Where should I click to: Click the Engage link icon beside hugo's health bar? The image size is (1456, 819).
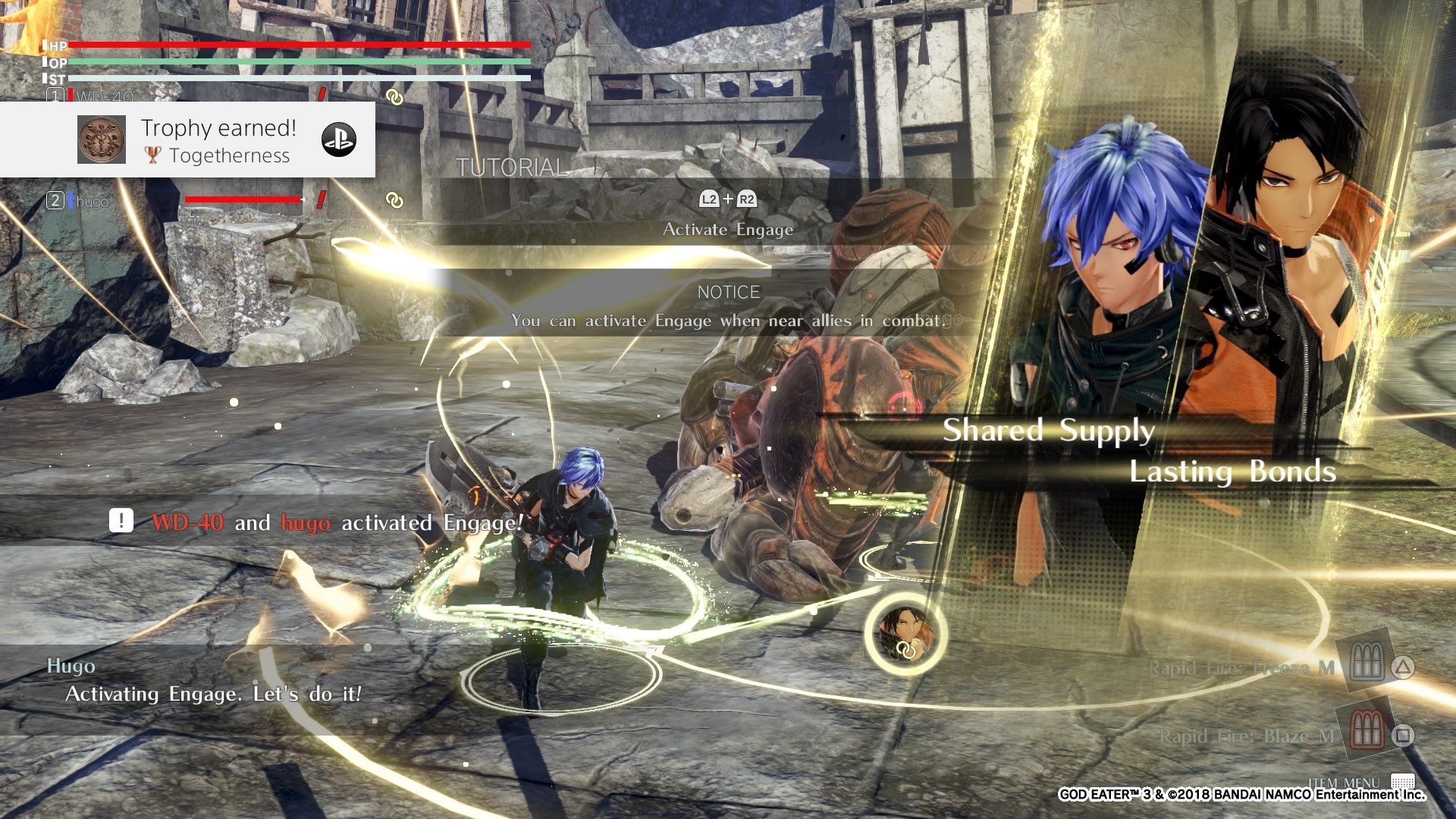tap(394, 200)
